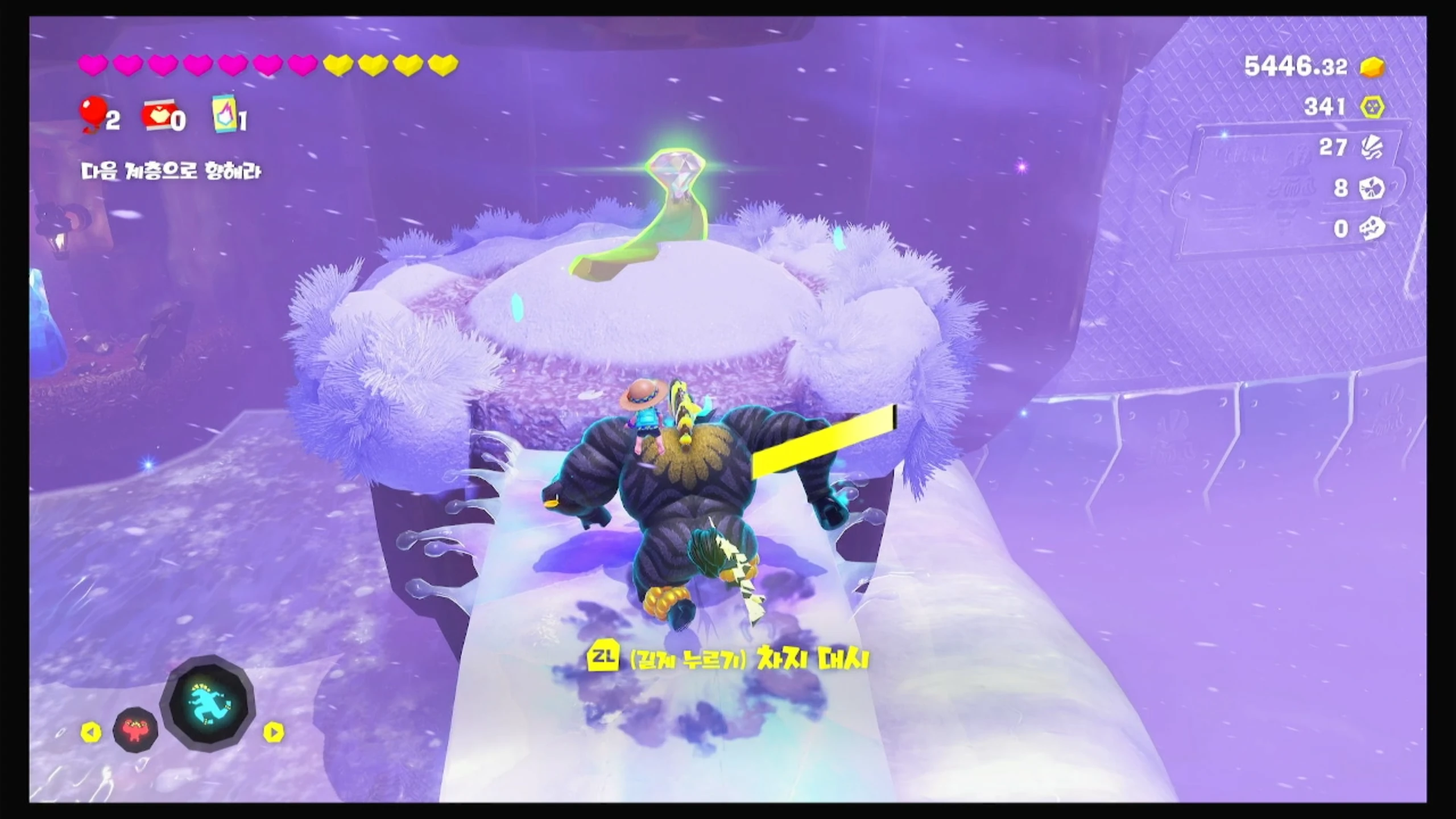Click the yellow hexagon chip icon

point(1372,107)
